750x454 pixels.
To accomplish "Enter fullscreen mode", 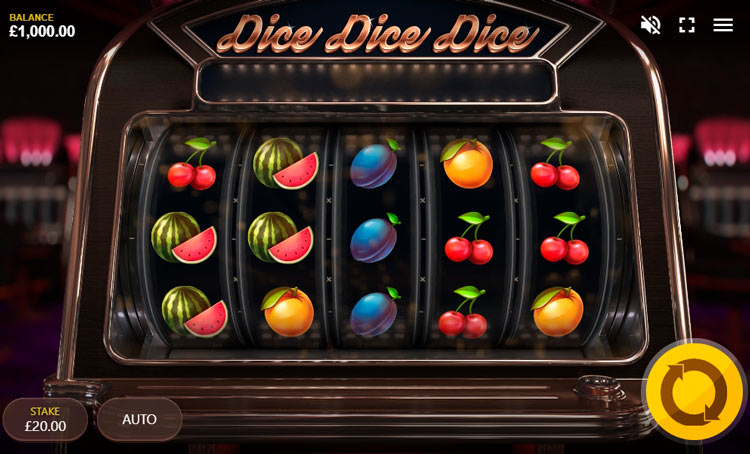I will coord(687,25).
